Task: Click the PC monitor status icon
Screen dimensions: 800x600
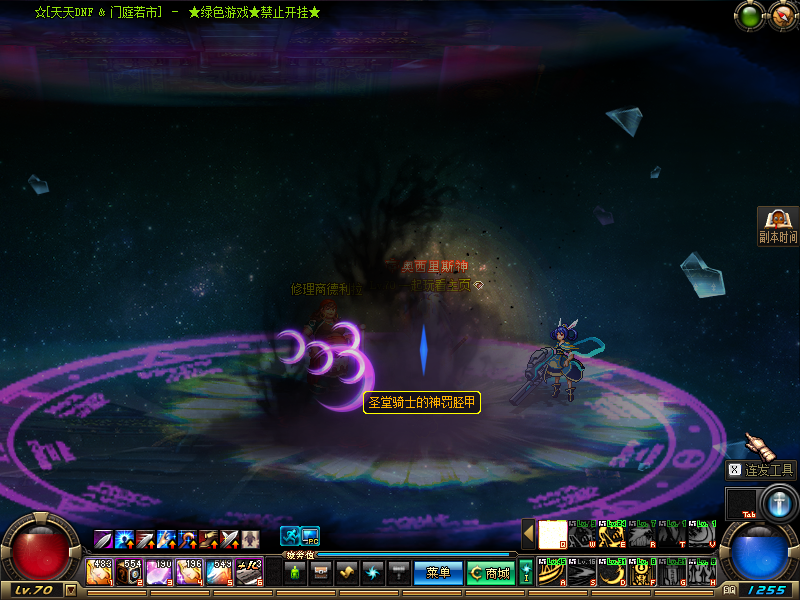Action: [310, 537]
